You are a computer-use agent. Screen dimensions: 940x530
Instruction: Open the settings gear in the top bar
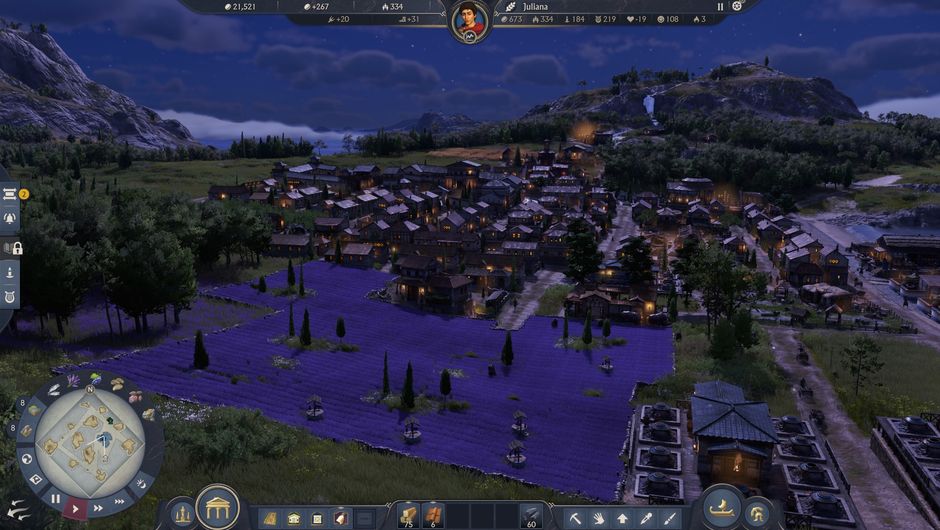[737, 6]
